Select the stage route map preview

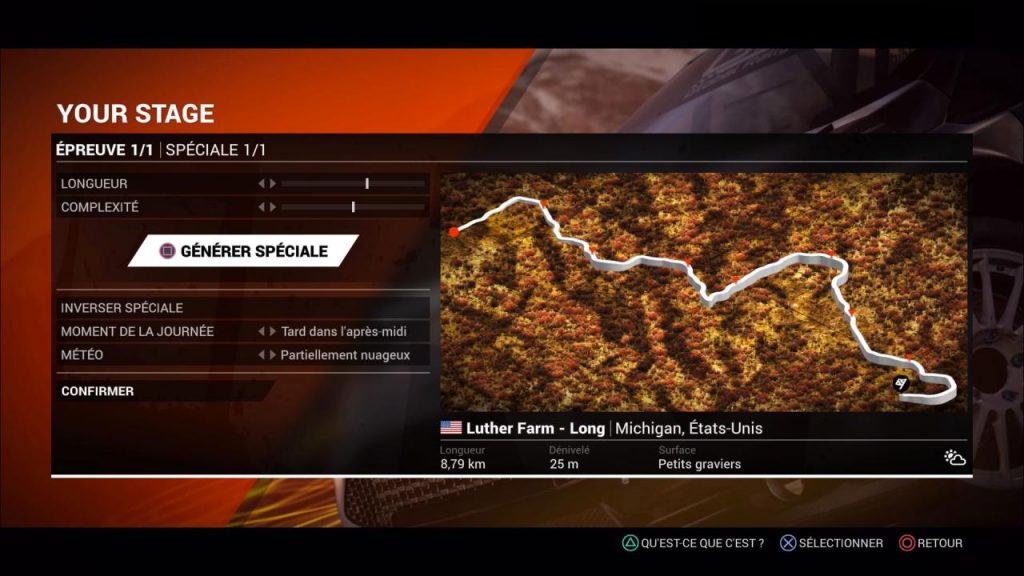pos(704,292)
